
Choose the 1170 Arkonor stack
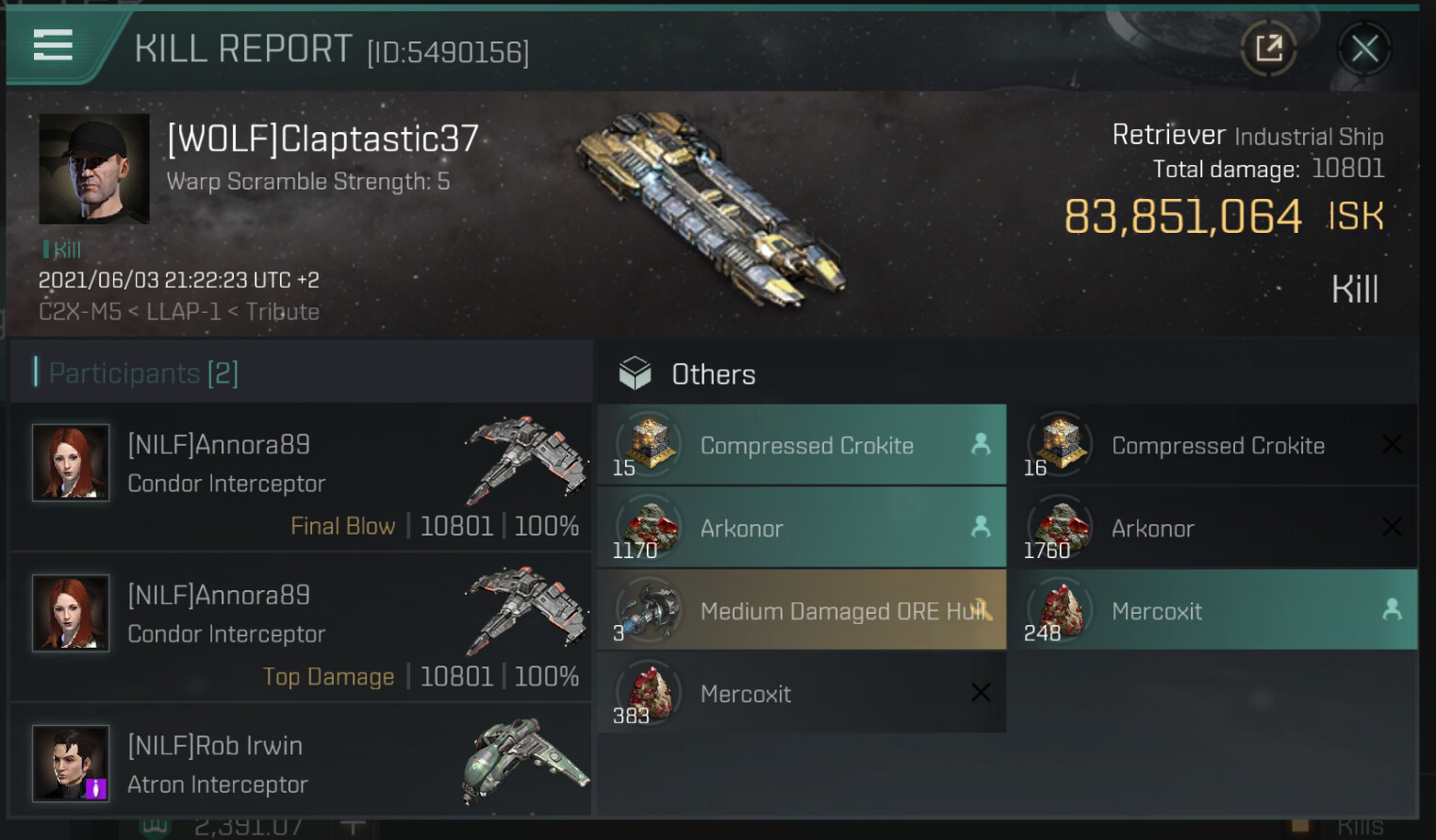801,528
